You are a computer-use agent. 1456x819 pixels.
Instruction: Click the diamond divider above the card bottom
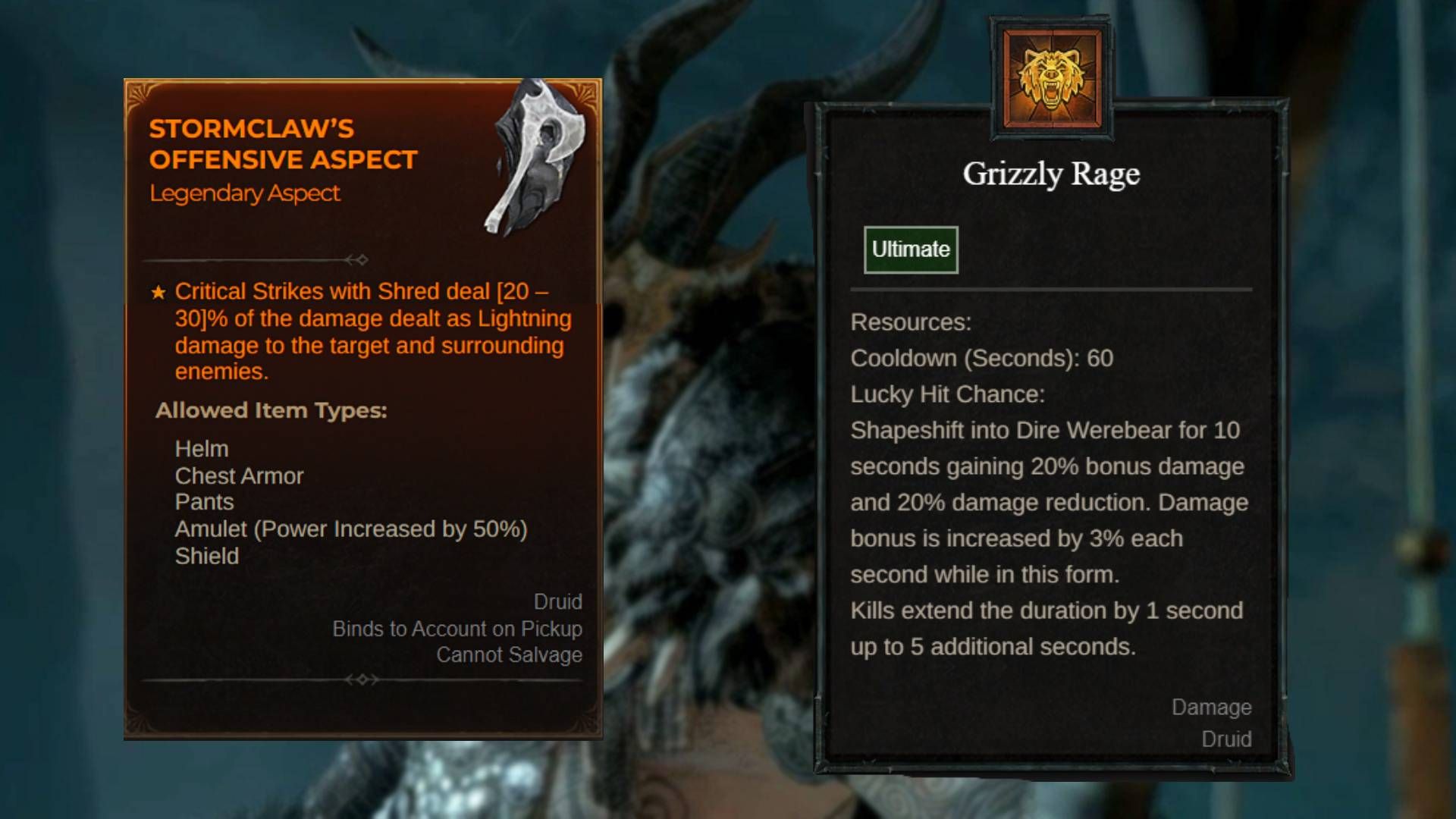coord(364,680)
